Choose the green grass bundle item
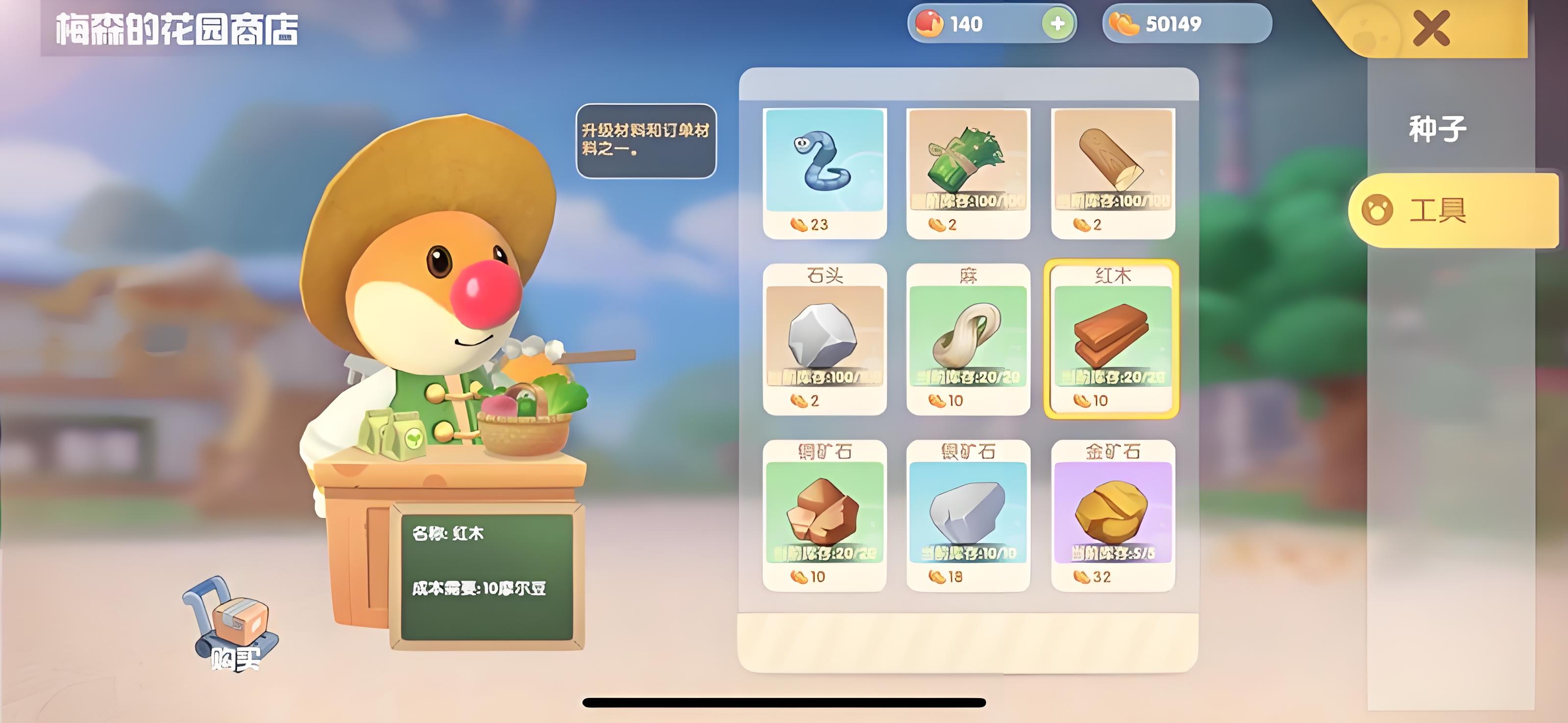The height and width of the screenshot is (723, 1568). pyautogui.click(x=968, y=172)
